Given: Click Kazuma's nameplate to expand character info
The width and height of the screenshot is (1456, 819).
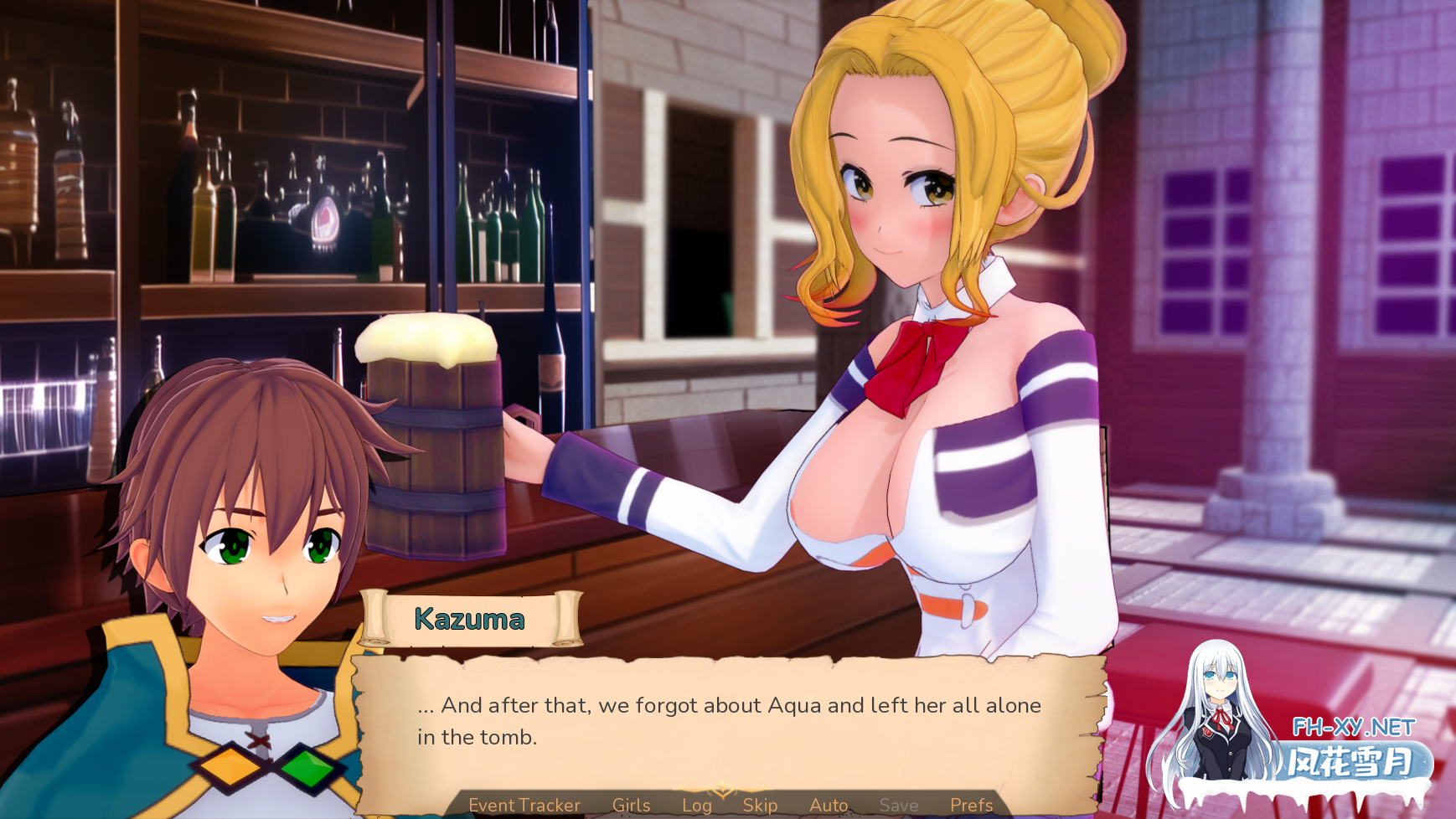Looking at the screenshot, I should 469,620.
